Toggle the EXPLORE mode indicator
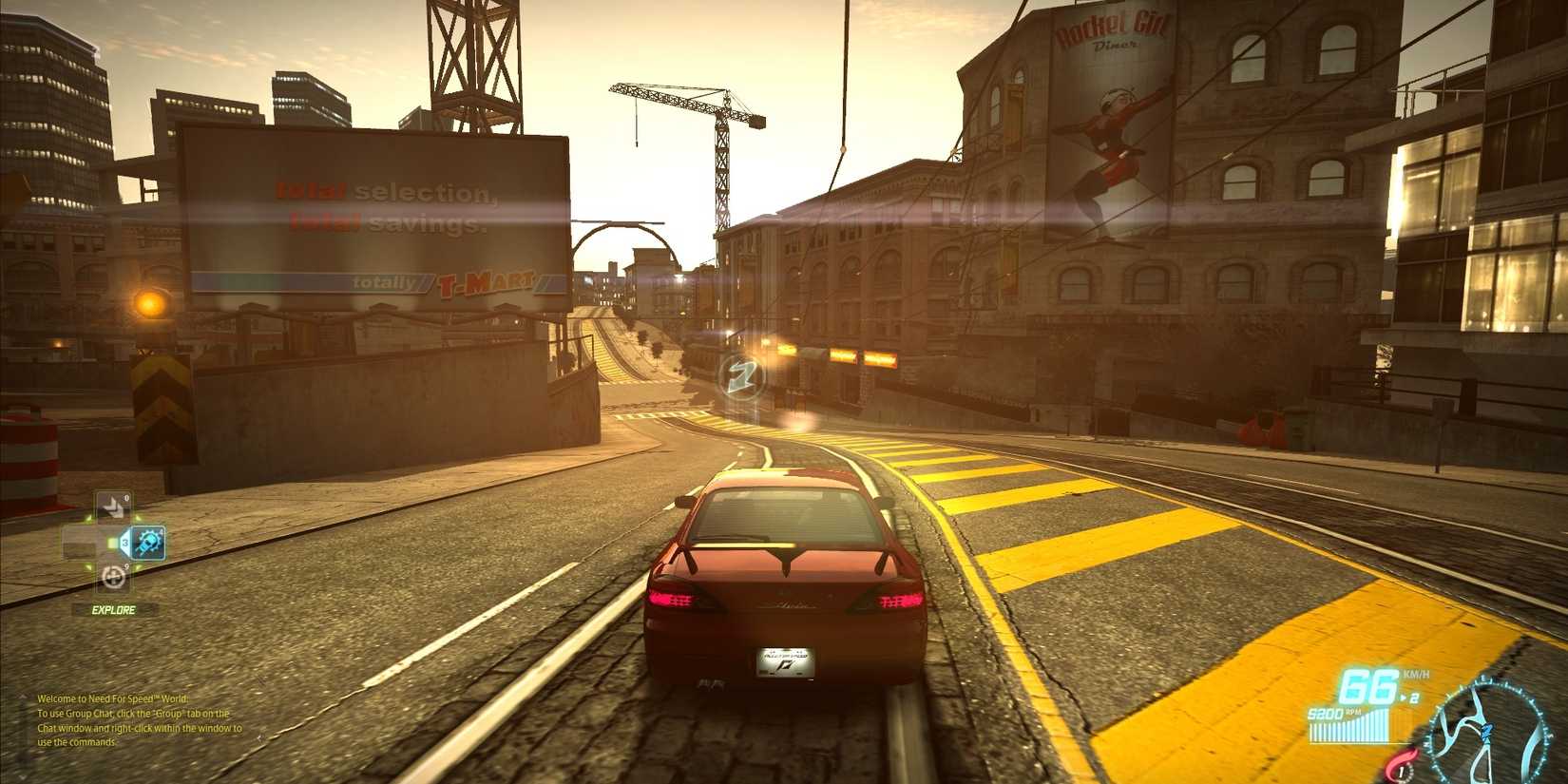 click(112, 608)
